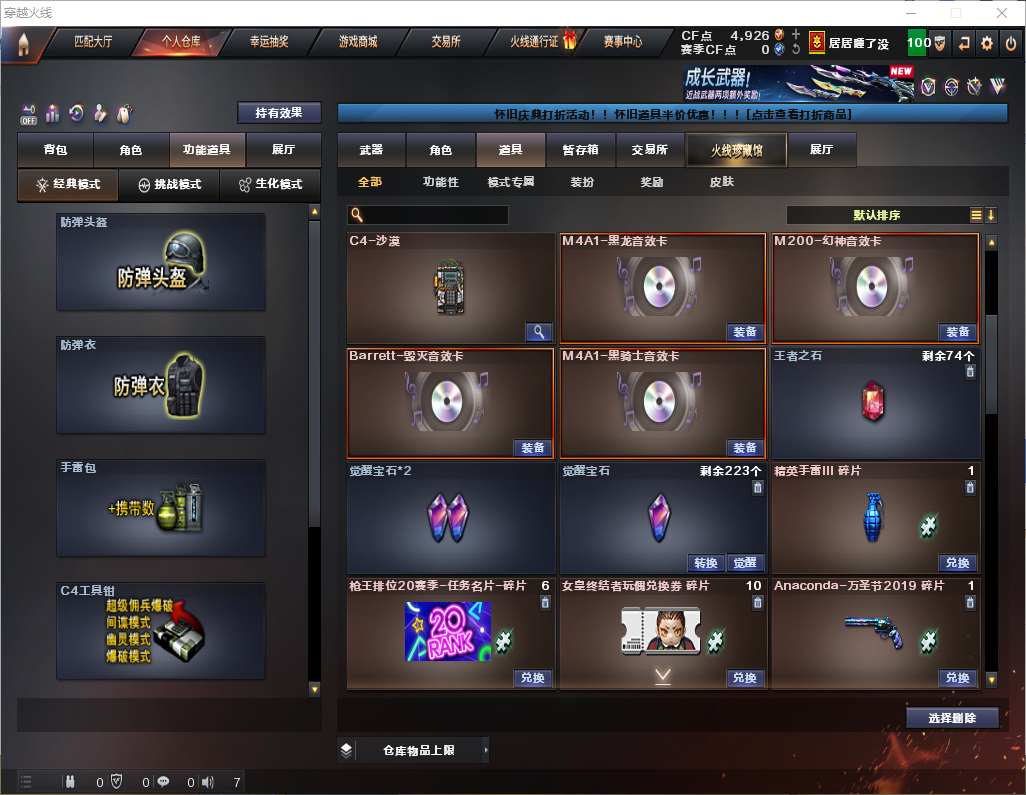Click the 选择删除 button
This screenshot has width=1026, height=795.
pyautogui.click(x=952, y=718)
